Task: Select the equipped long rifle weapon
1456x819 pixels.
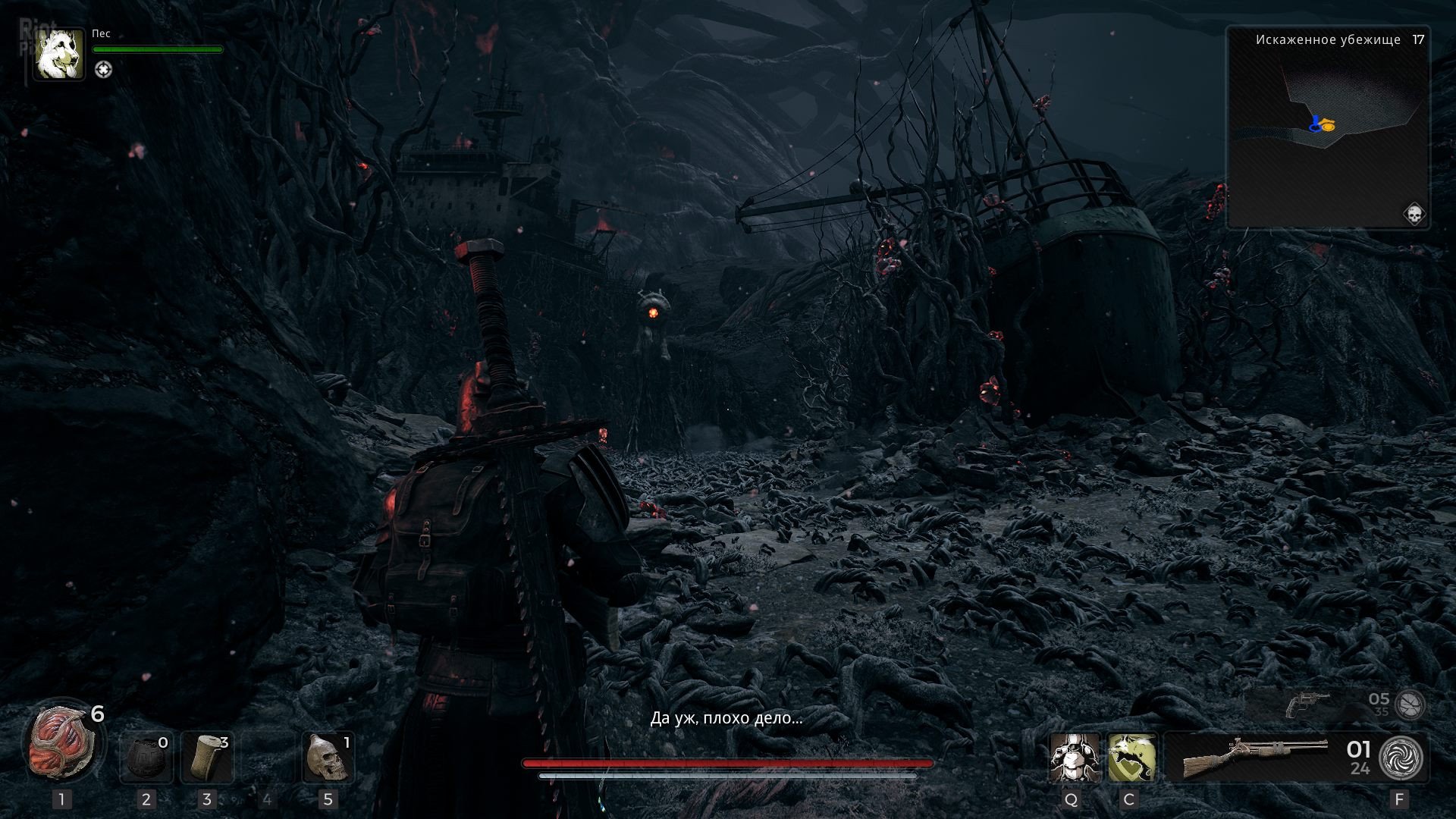Action: (1255, 757)
